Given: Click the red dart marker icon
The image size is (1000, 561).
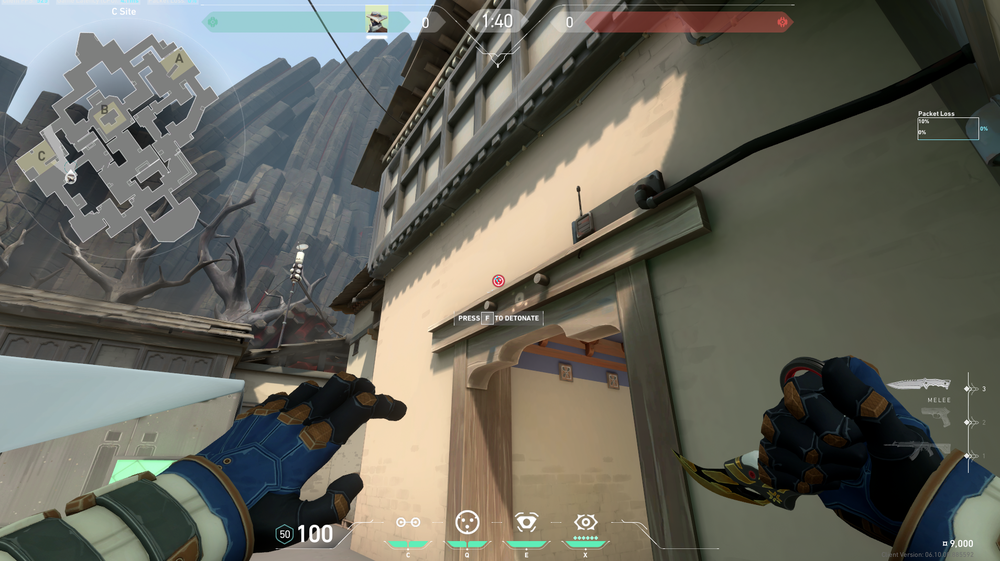Looking at the screenshot, I should 498,281.
